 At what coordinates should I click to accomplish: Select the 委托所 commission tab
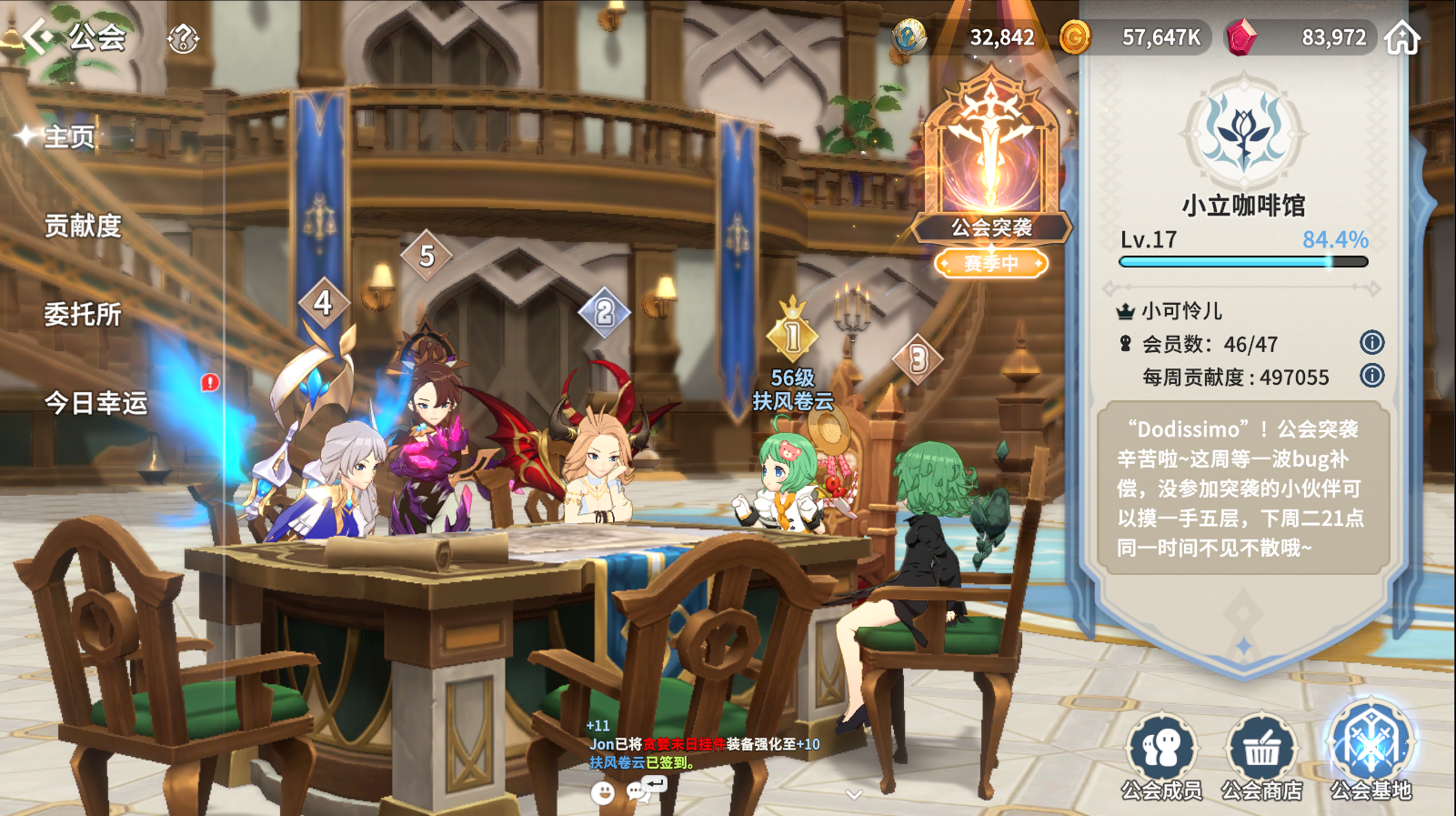83,314
